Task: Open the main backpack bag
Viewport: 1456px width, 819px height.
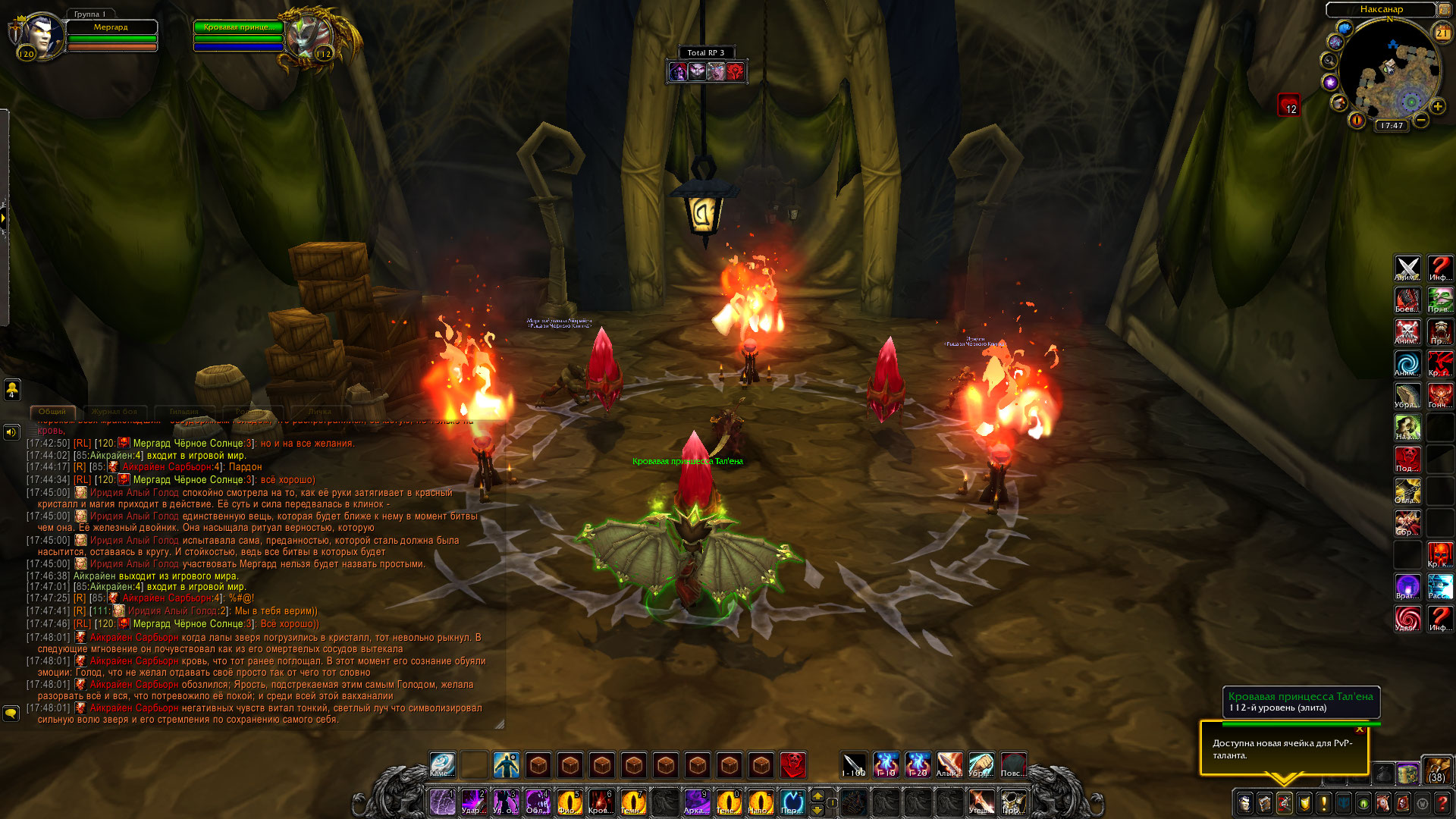Action: (x=1436, y=770)
